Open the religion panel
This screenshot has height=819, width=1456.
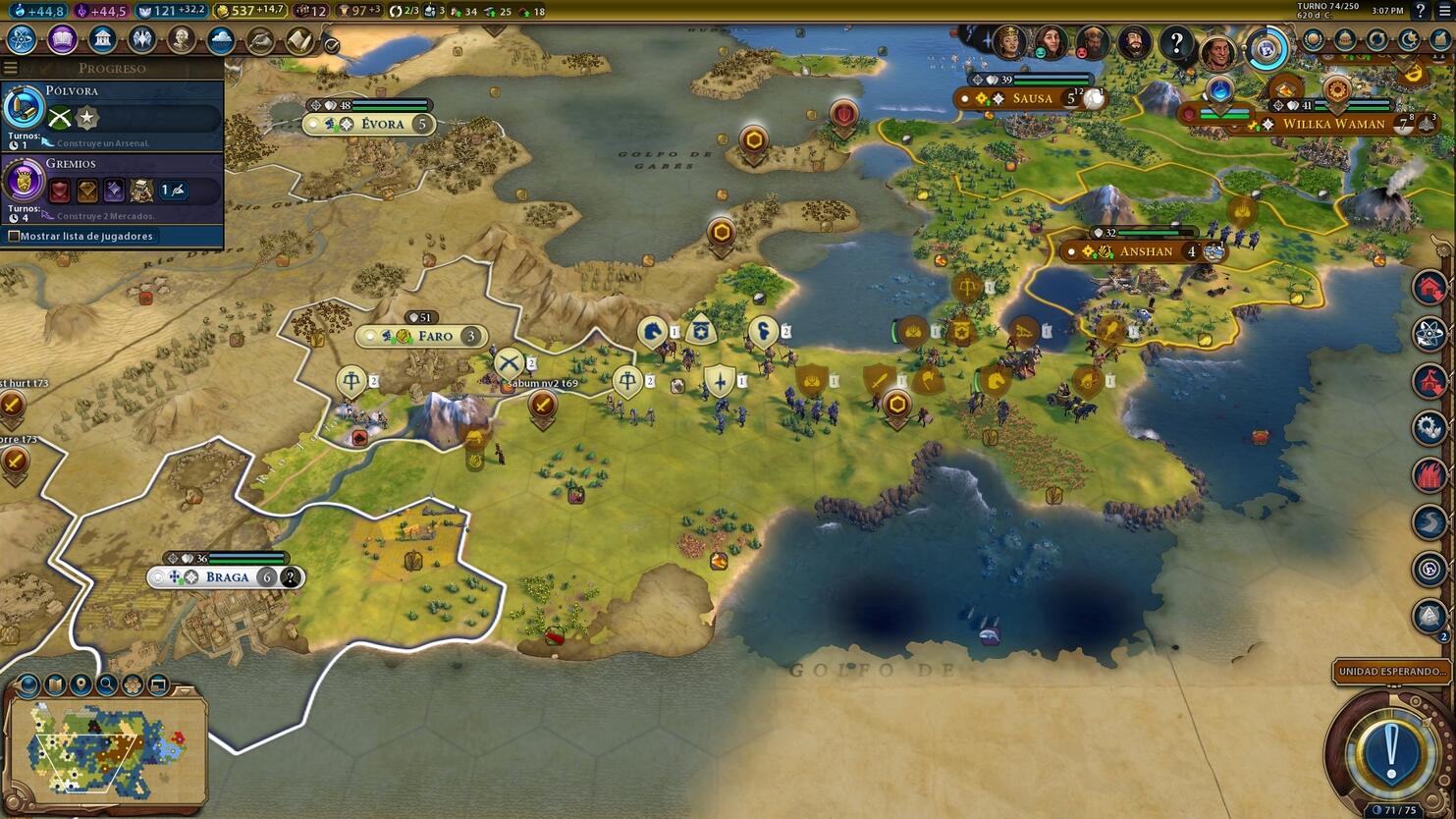click(143, 39)
